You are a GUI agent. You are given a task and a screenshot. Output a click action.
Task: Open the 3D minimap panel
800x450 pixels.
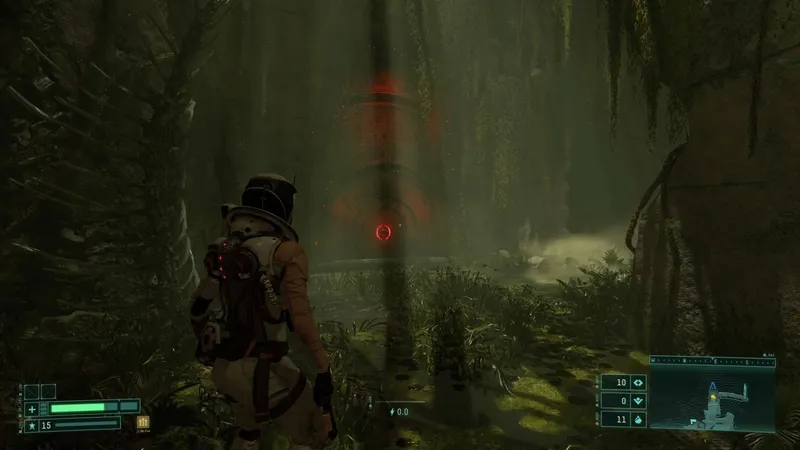(x=712, y=398)
